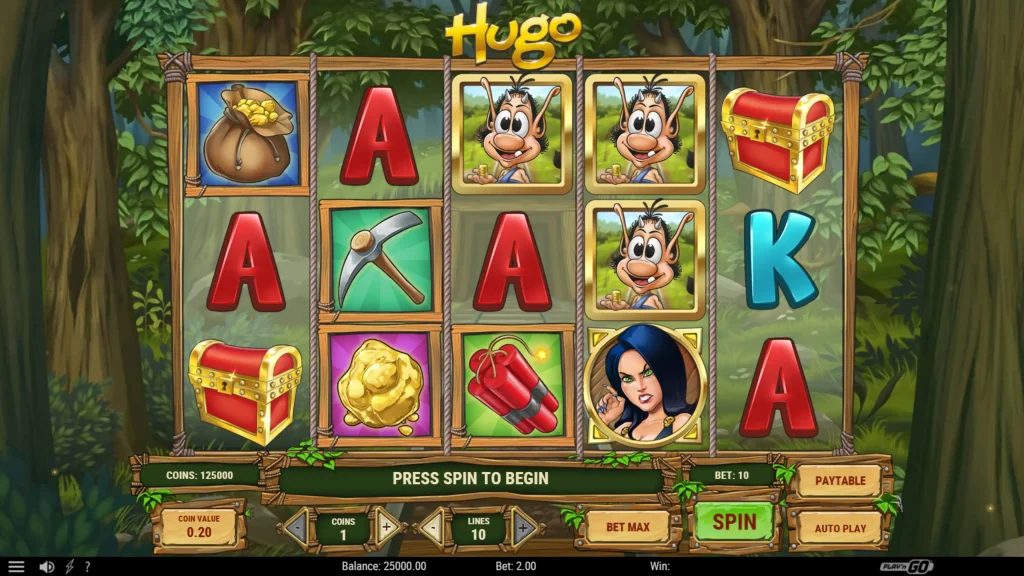The image size is (1024, 576).
Task: Decrease the number of coins
Action: pos(296,526)
